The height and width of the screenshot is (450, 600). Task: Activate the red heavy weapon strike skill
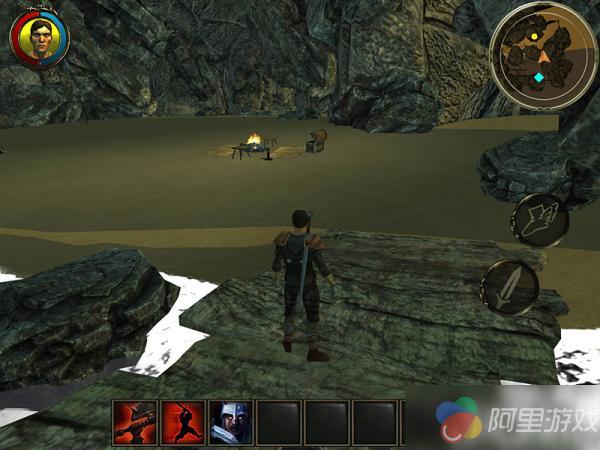click(134, 422)
